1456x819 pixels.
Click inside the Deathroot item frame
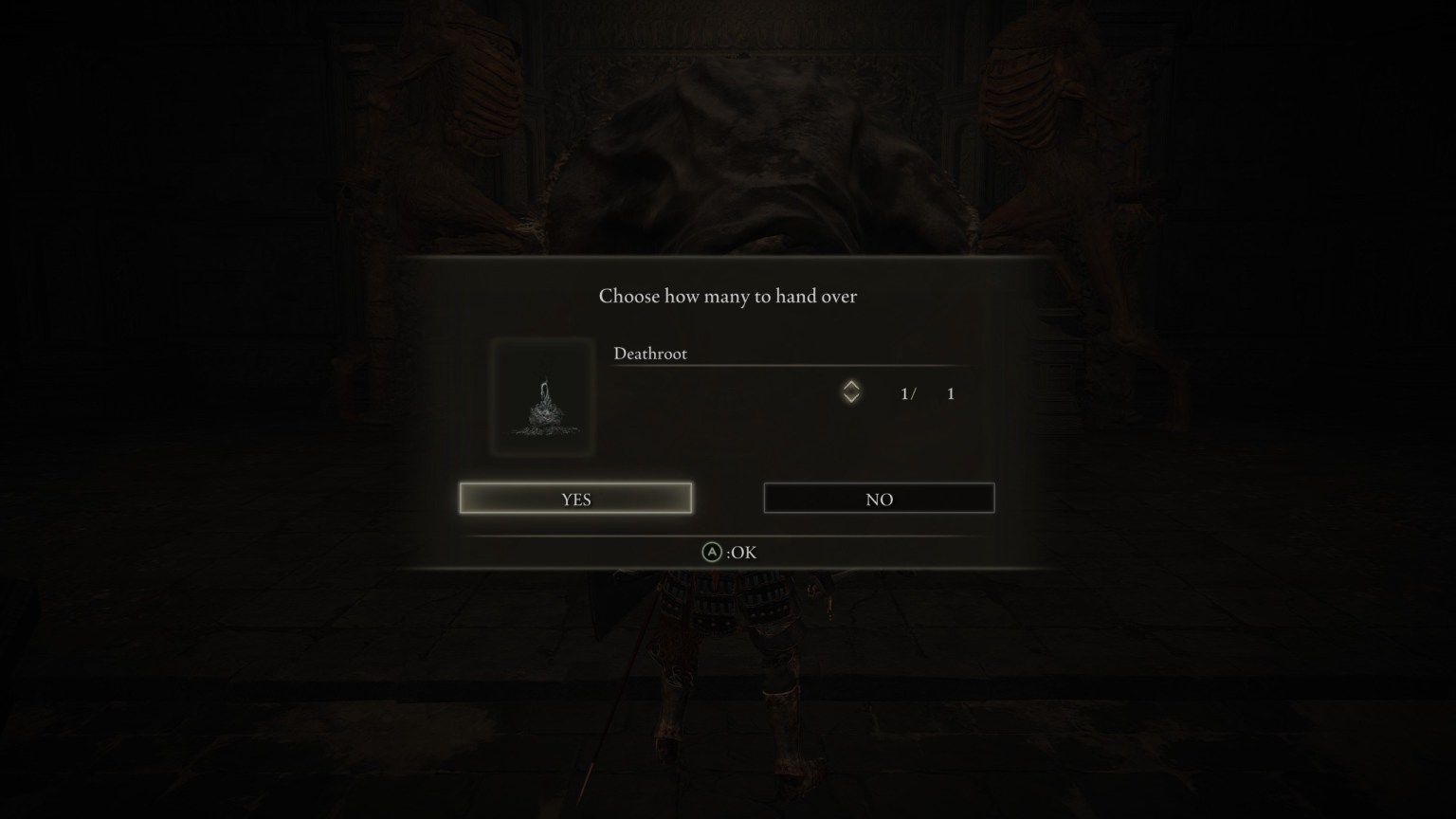[543, 398]
